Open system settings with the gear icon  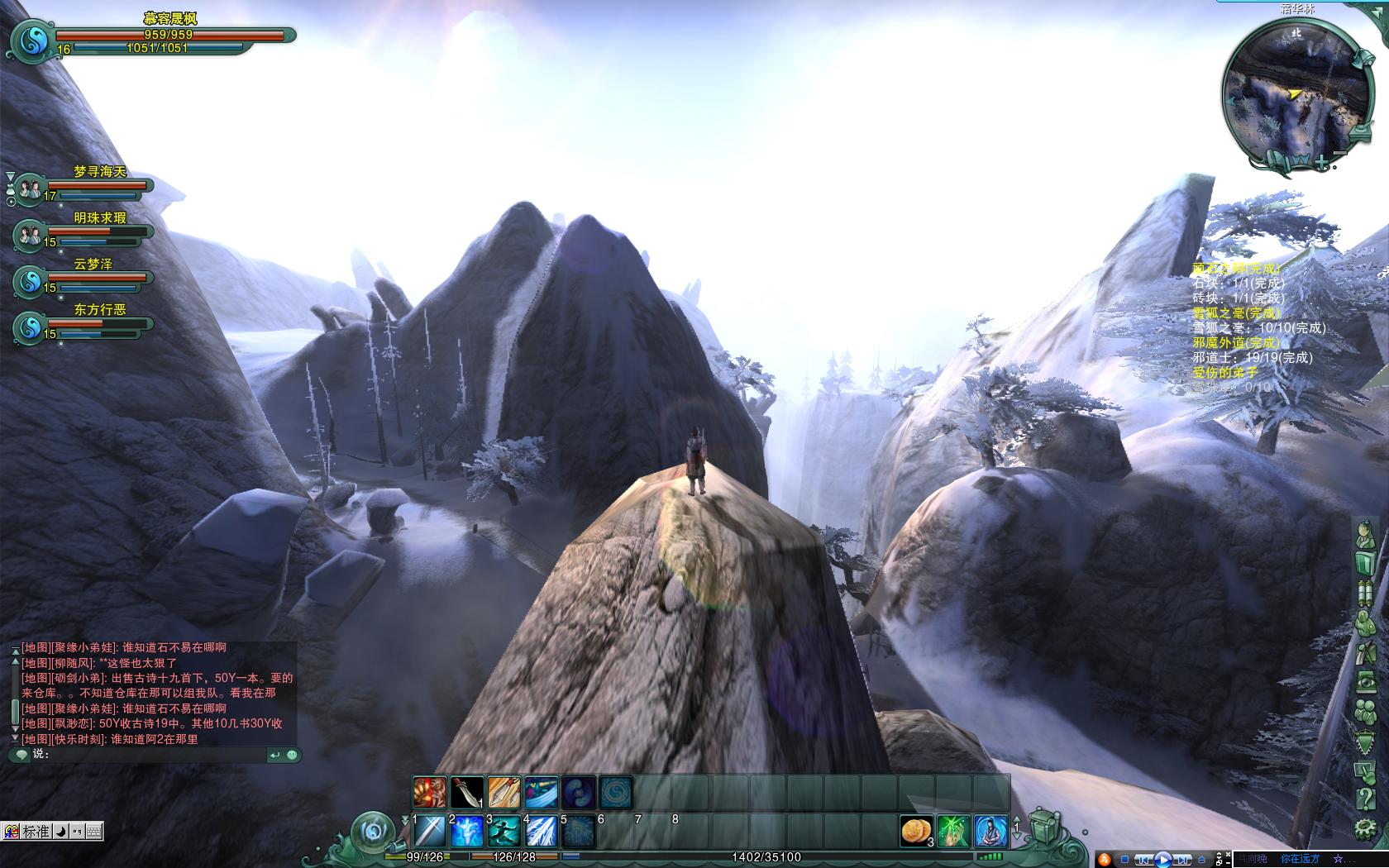[x=1366, y=828]
